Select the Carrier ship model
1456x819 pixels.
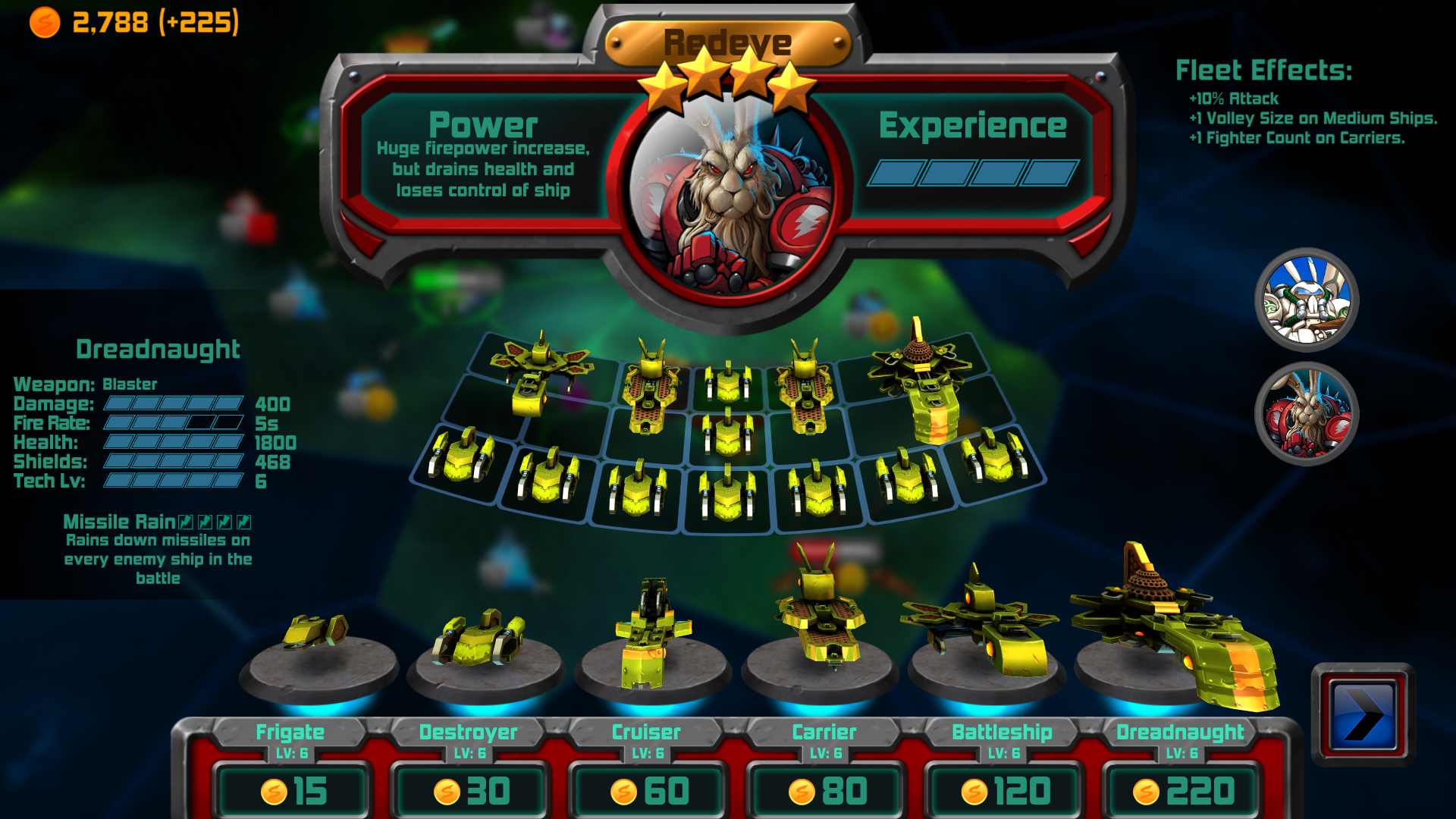(x=819, y=622)
